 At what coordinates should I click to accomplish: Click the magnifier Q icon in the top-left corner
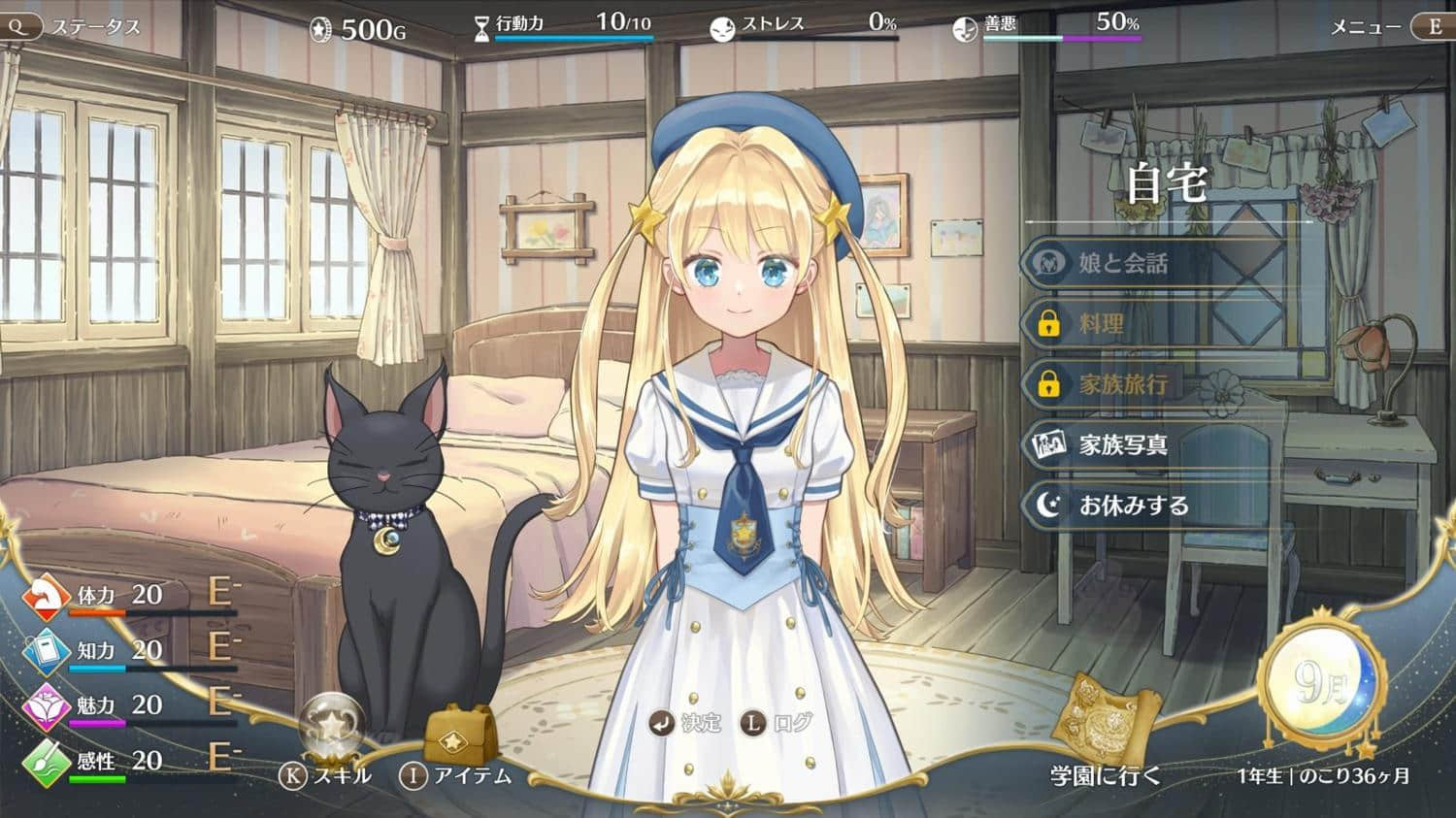coord(19,26)
